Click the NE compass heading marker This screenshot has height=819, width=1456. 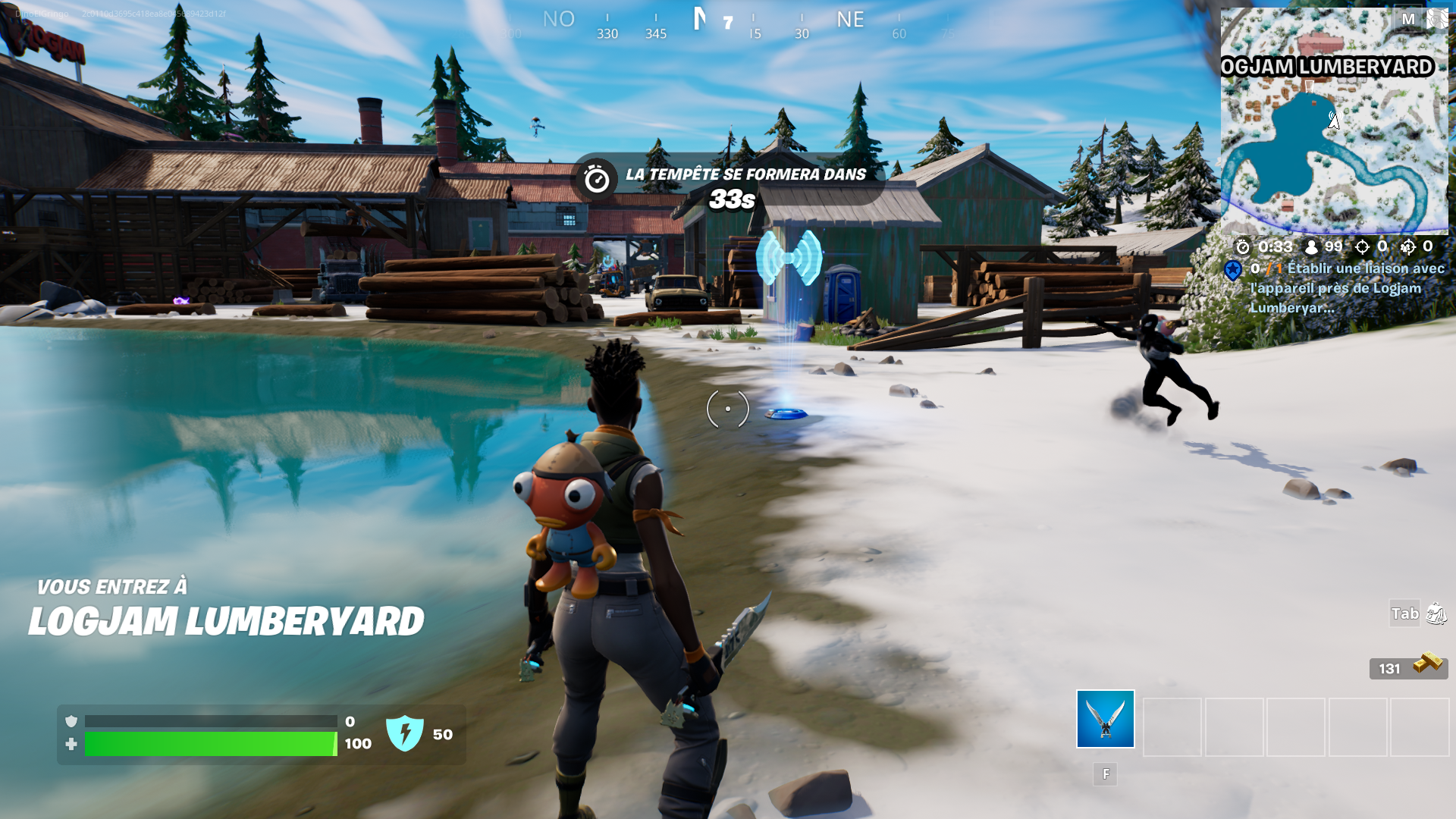pos(849,20)
